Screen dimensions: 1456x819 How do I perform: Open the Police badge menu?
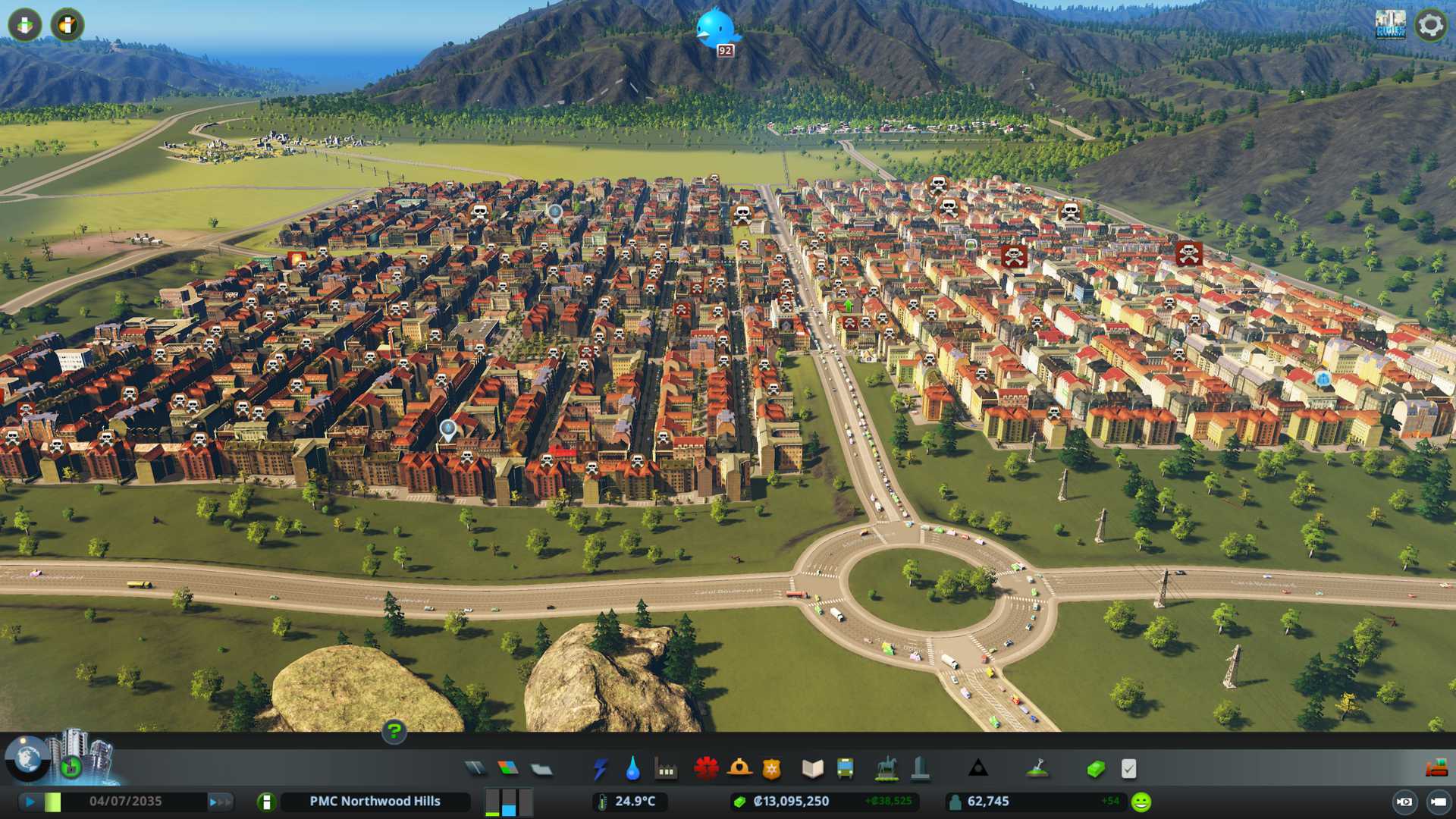click(771, 769)
